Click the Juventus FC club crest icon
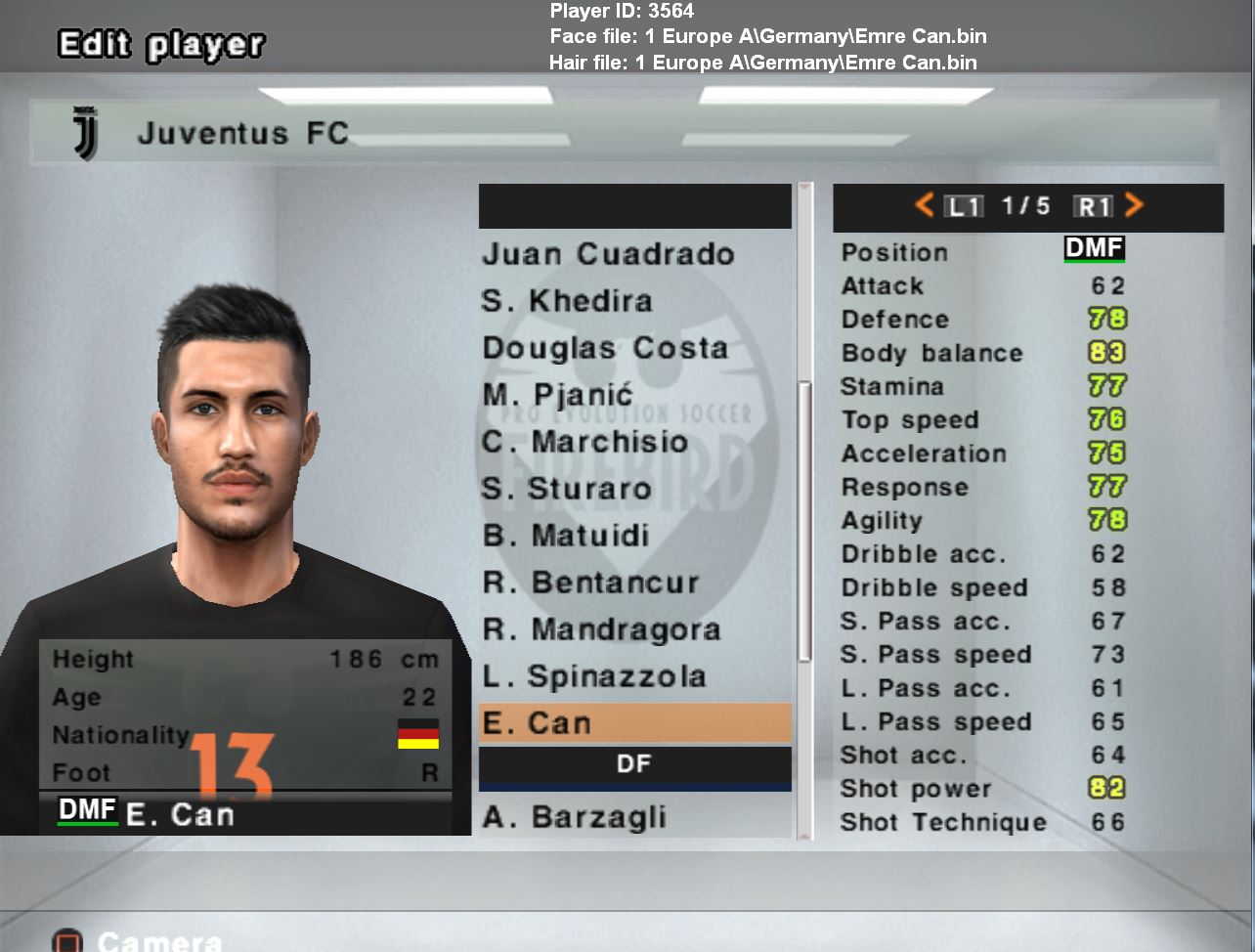Viewport: 1255px width, 952px height. pos(86,134)
